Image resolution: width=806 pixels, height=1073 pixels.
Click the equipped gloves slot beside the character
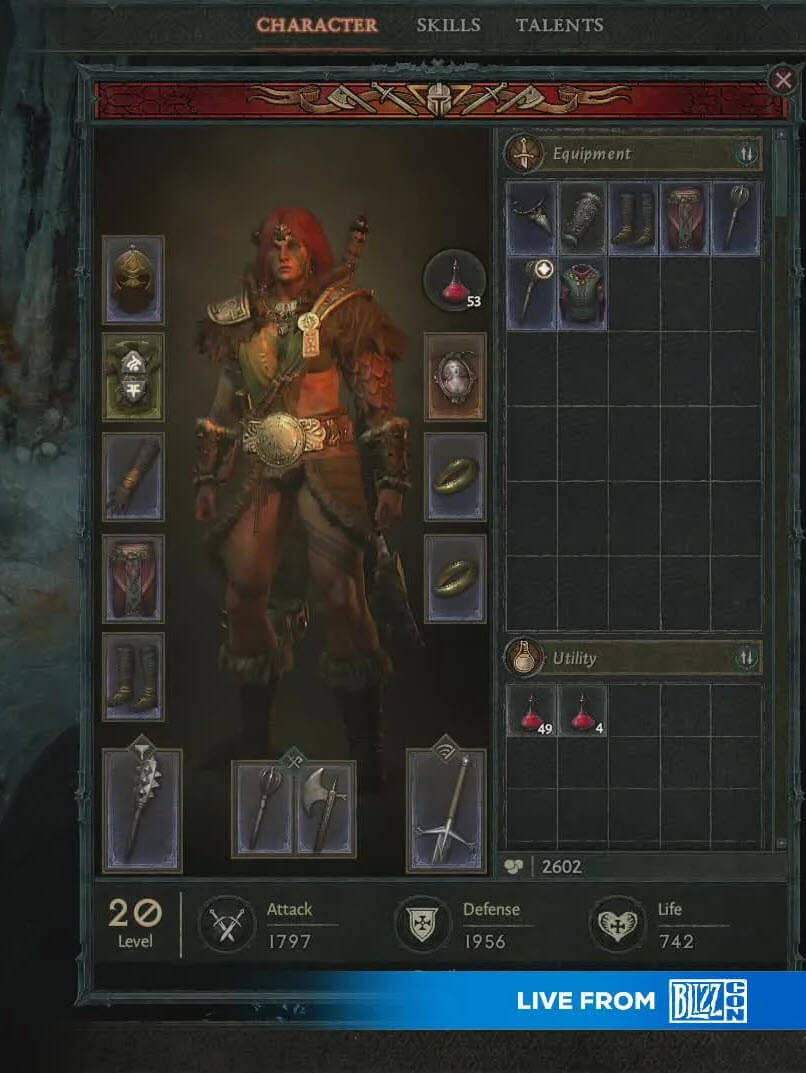point(133,477)
